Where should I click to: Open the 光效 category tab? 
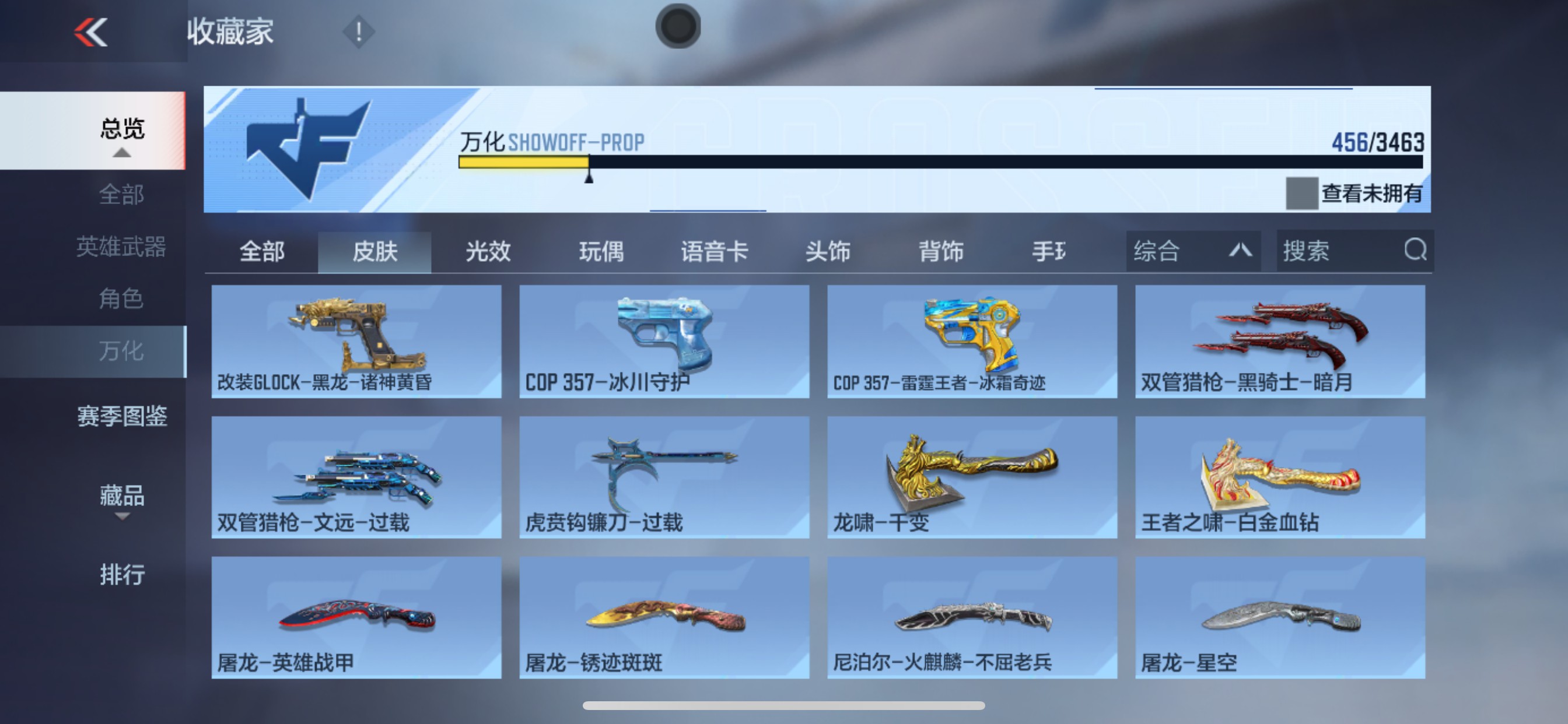pyautogui.click(x=487, y=252)
